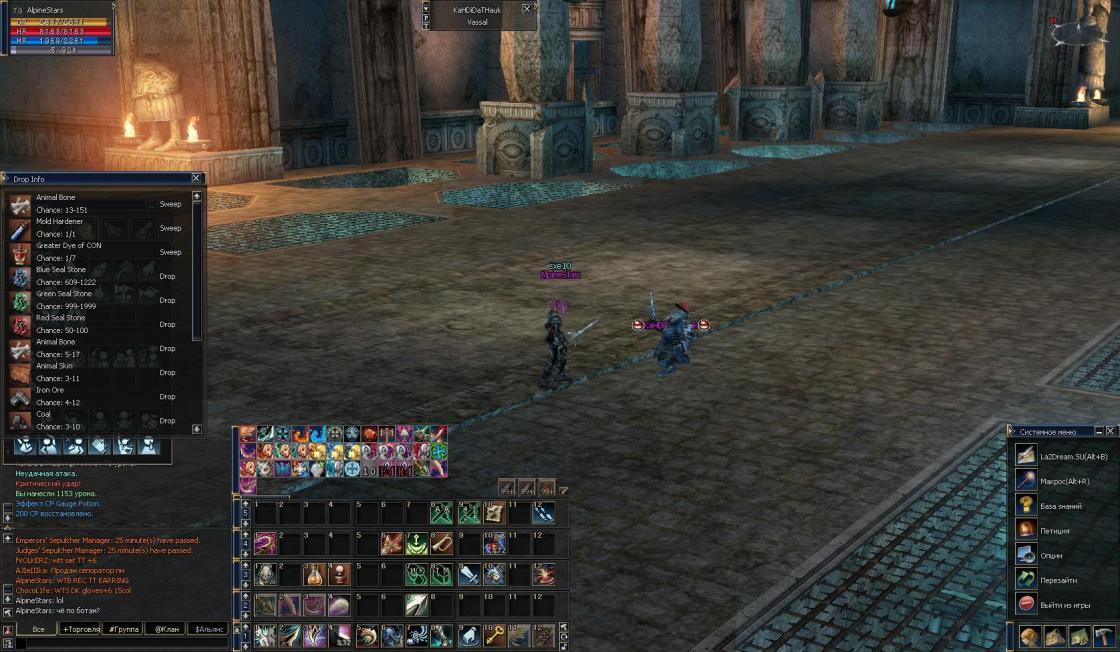This screenshot has width=1120, height=652.
Task: Open La2Dream.SU community board
Action: [x=1060, y=457]
